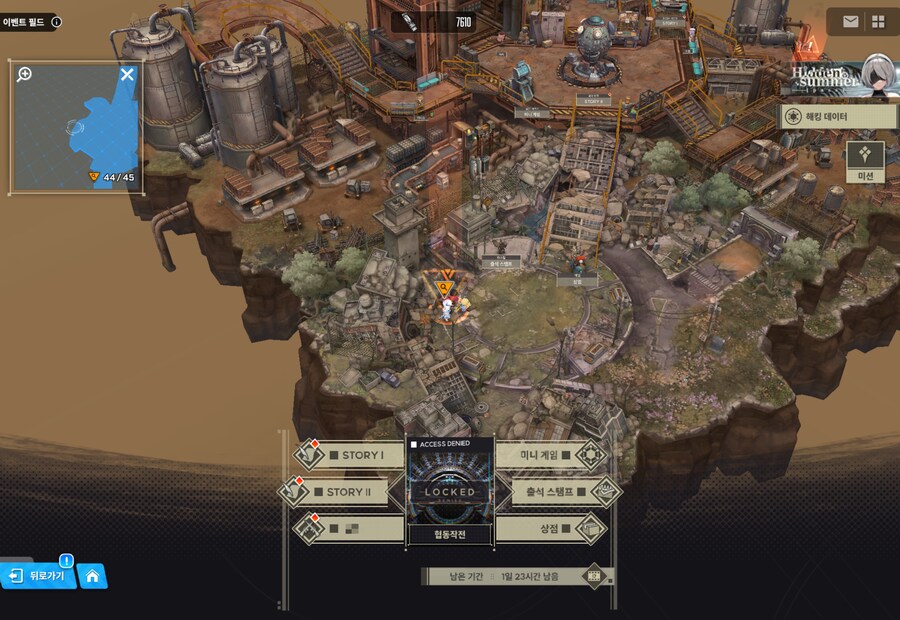The image size is (900, 620).
Task: Open the 해킹 데이터 hacking data panel
Action: (x=838, y=116)
